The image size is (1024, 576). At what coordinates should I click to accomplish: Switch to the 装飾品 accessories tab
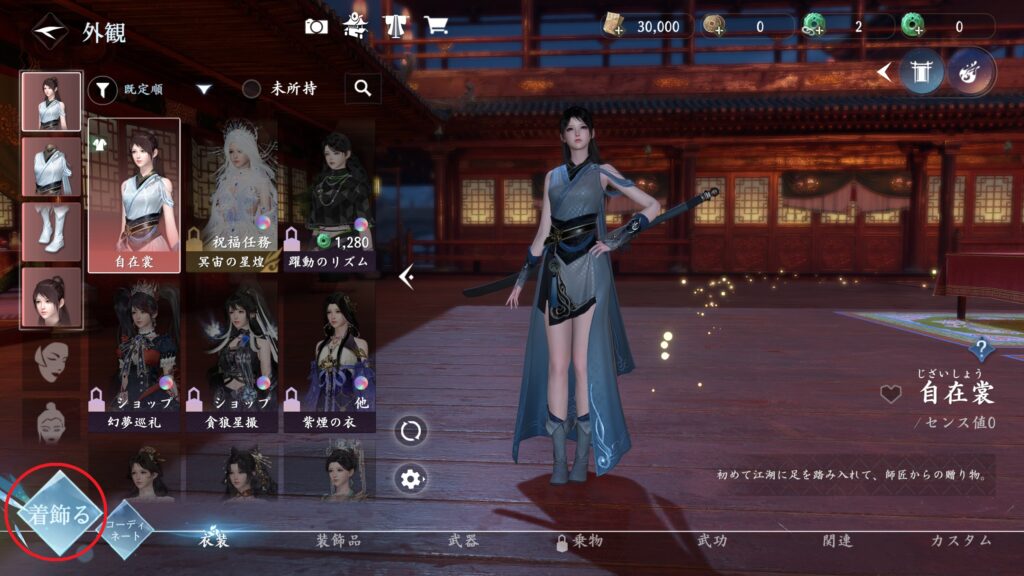click(x=338, y=541)
